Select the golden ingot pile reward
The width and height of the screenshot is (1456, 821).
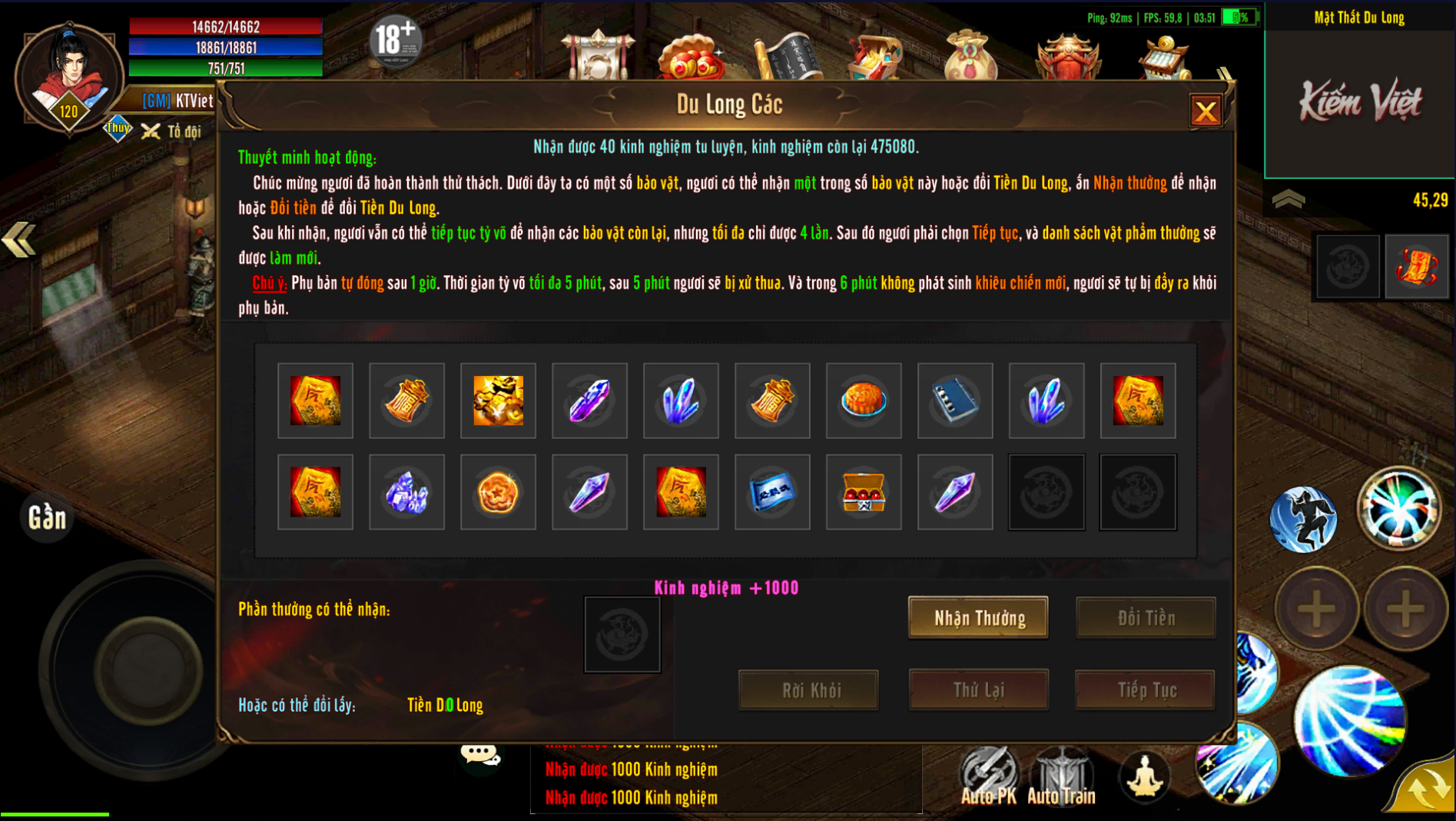[498, 401]
